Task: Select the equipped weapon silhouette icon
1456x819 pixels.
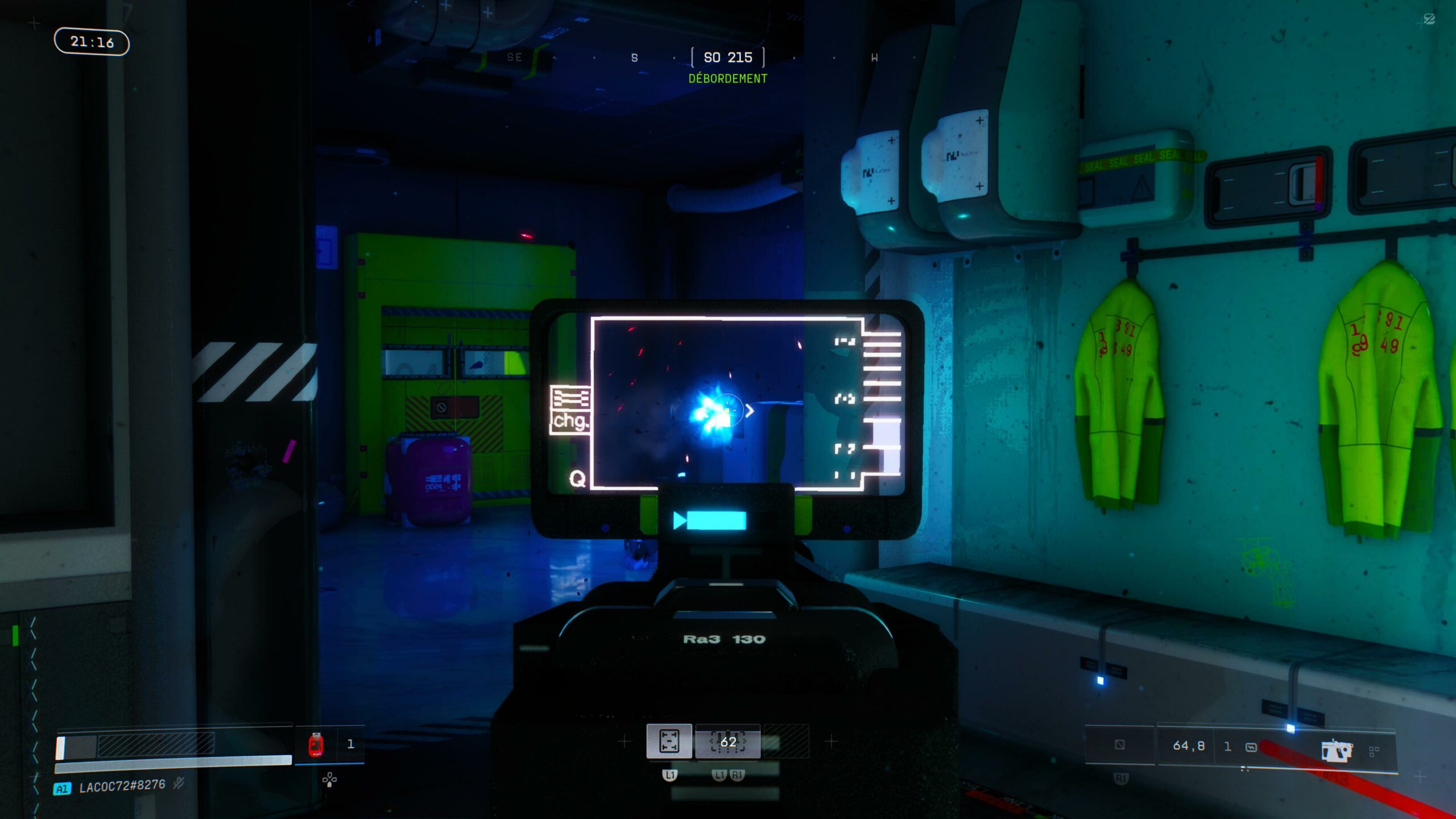Action: coord(1336,751)
